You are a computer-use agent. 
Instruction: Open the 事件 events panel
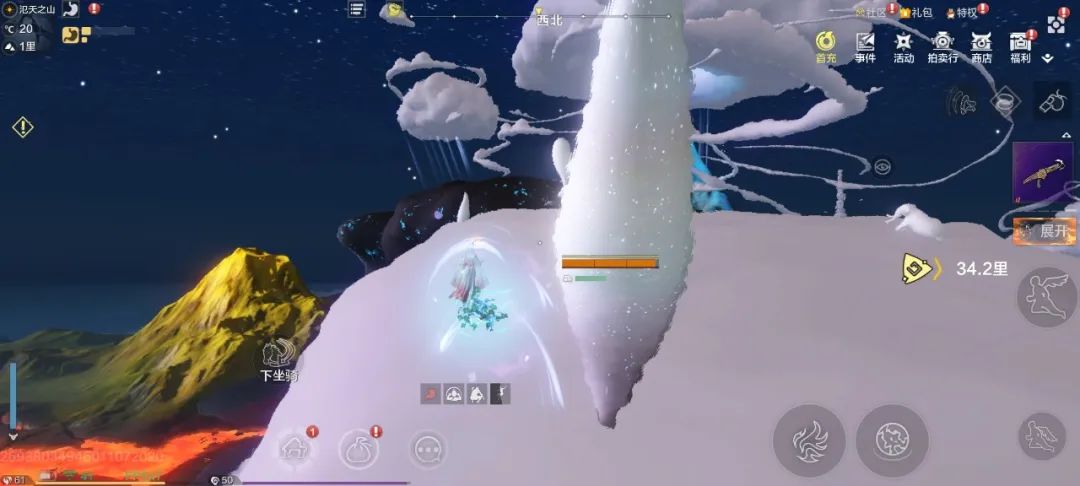pyautogui.click(x=865, y=45)
